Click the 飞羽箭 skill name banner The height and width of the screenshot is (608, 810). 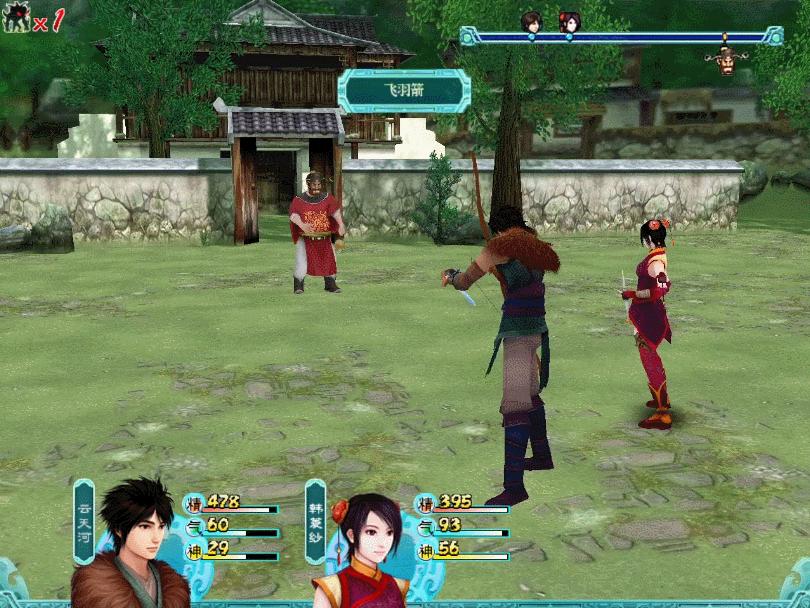[404, 91]
